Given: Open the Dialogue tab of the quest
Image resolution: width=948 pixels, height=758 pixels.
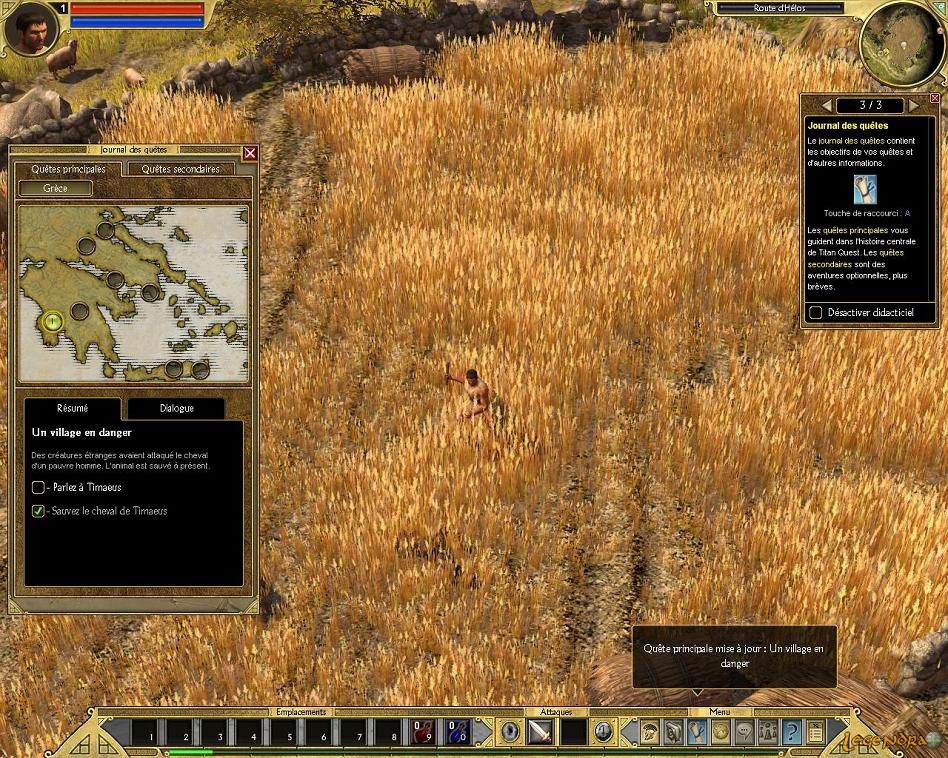Looking at the screenshot, I should [176, 408].
